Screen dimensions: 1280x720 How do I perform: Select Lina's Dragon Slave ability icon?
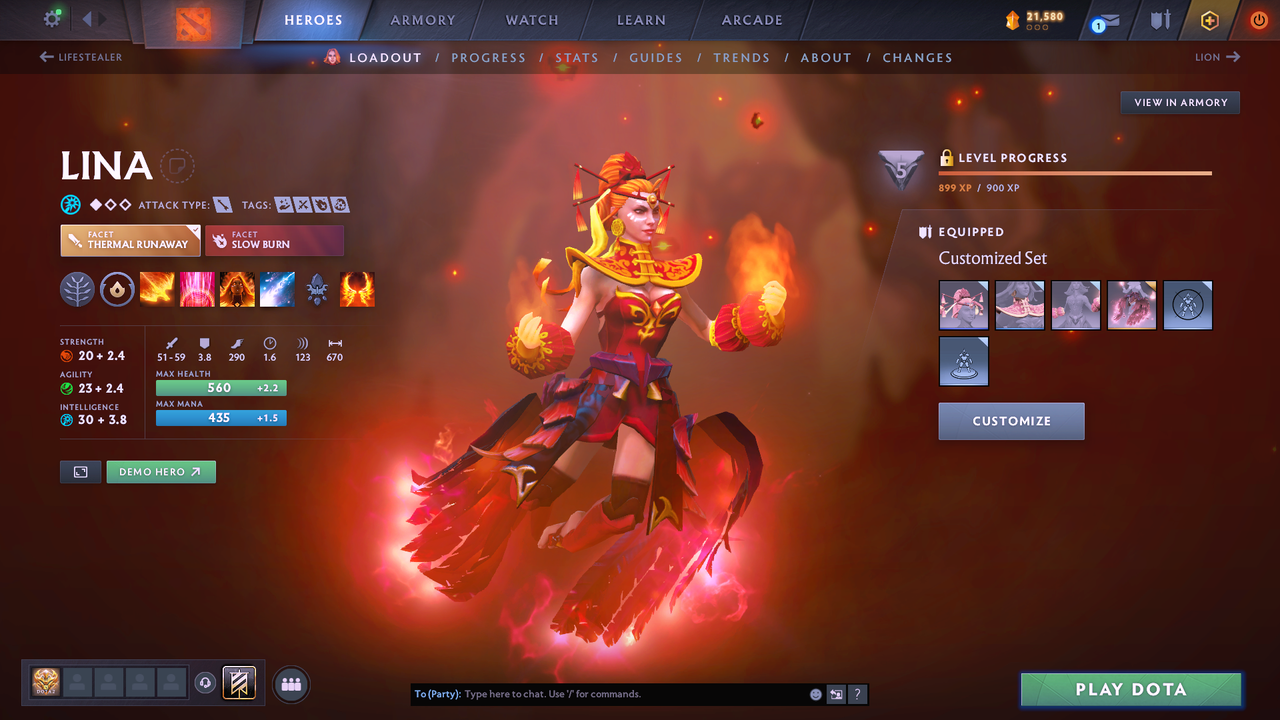[x=157, y=289]
